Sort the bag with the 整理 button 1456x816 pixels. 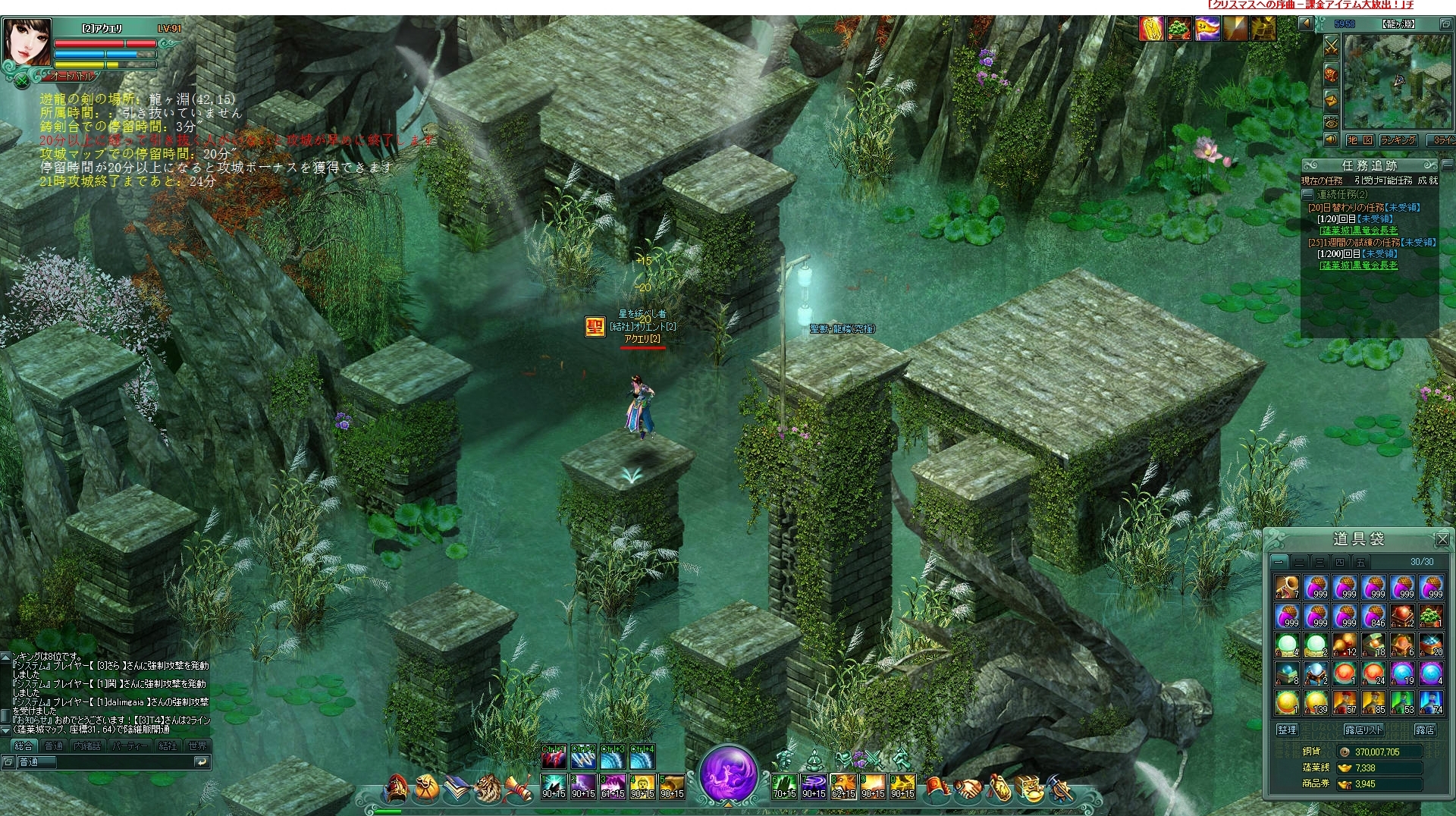[1287, 730]
